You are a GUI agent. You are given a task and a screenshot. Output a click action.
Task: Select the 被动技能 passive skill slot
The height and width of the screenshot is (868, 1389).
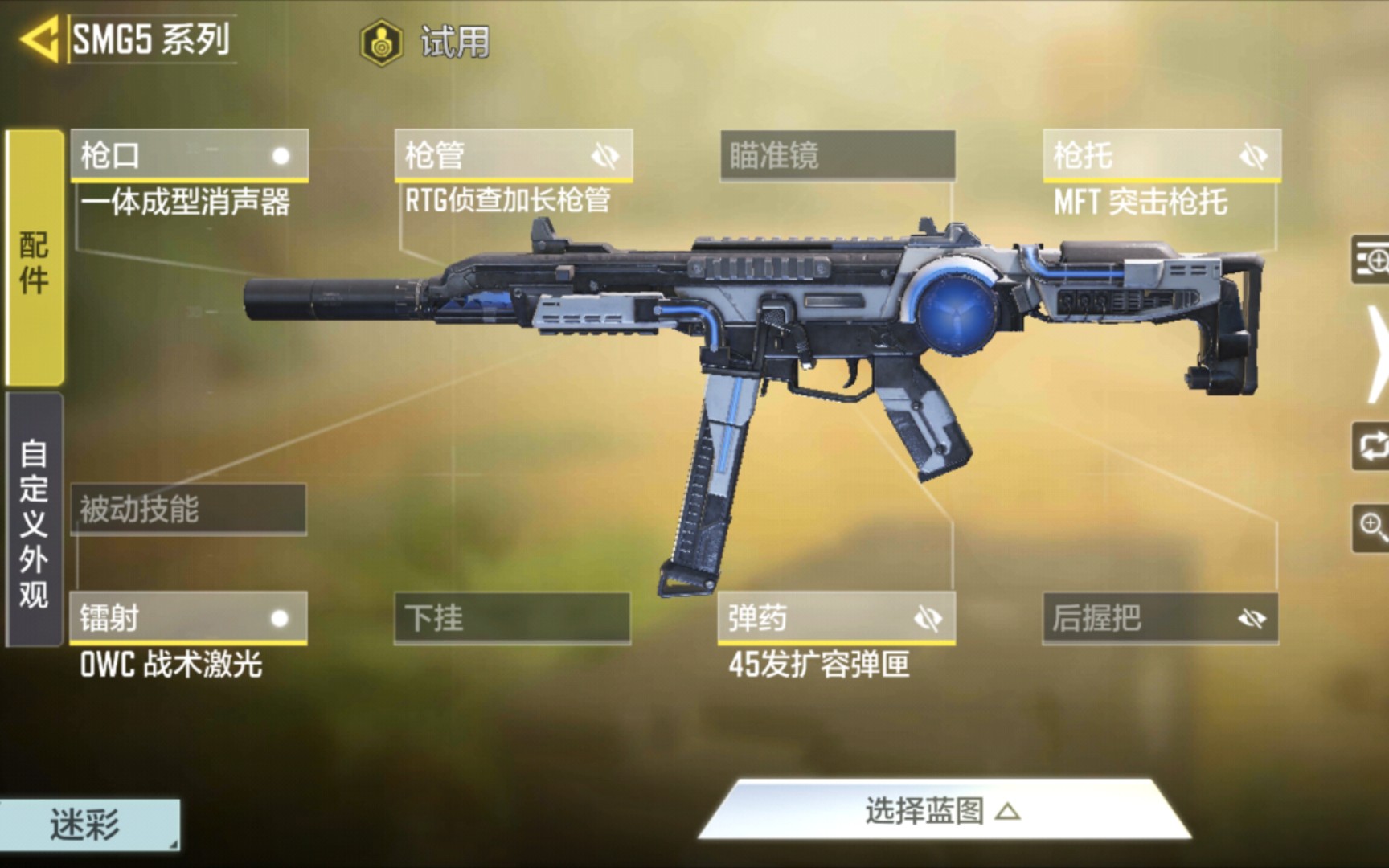point(189,509)
